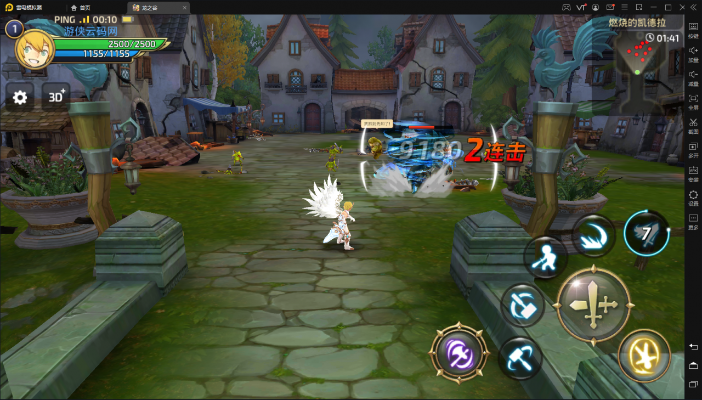Cast the hammer smash skill

point(520,355)
